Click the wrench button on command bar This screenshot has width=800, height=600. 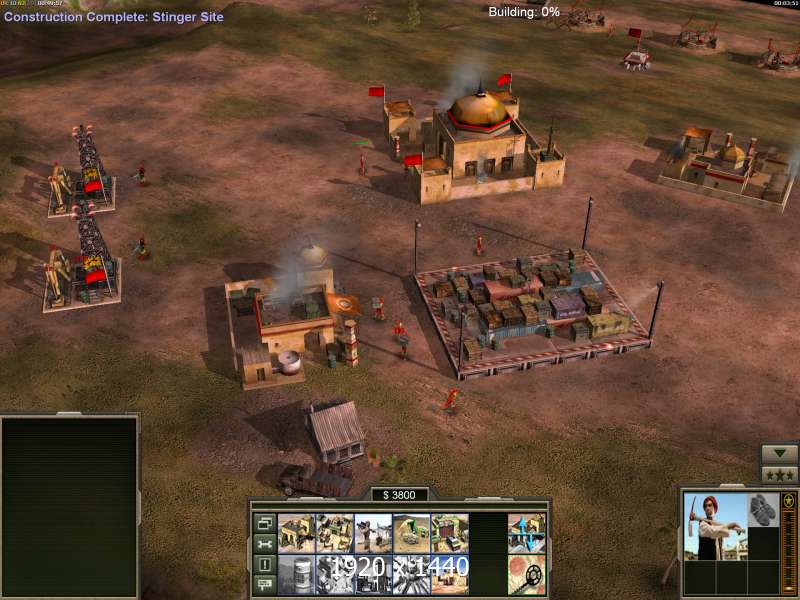tap(265, 544)
